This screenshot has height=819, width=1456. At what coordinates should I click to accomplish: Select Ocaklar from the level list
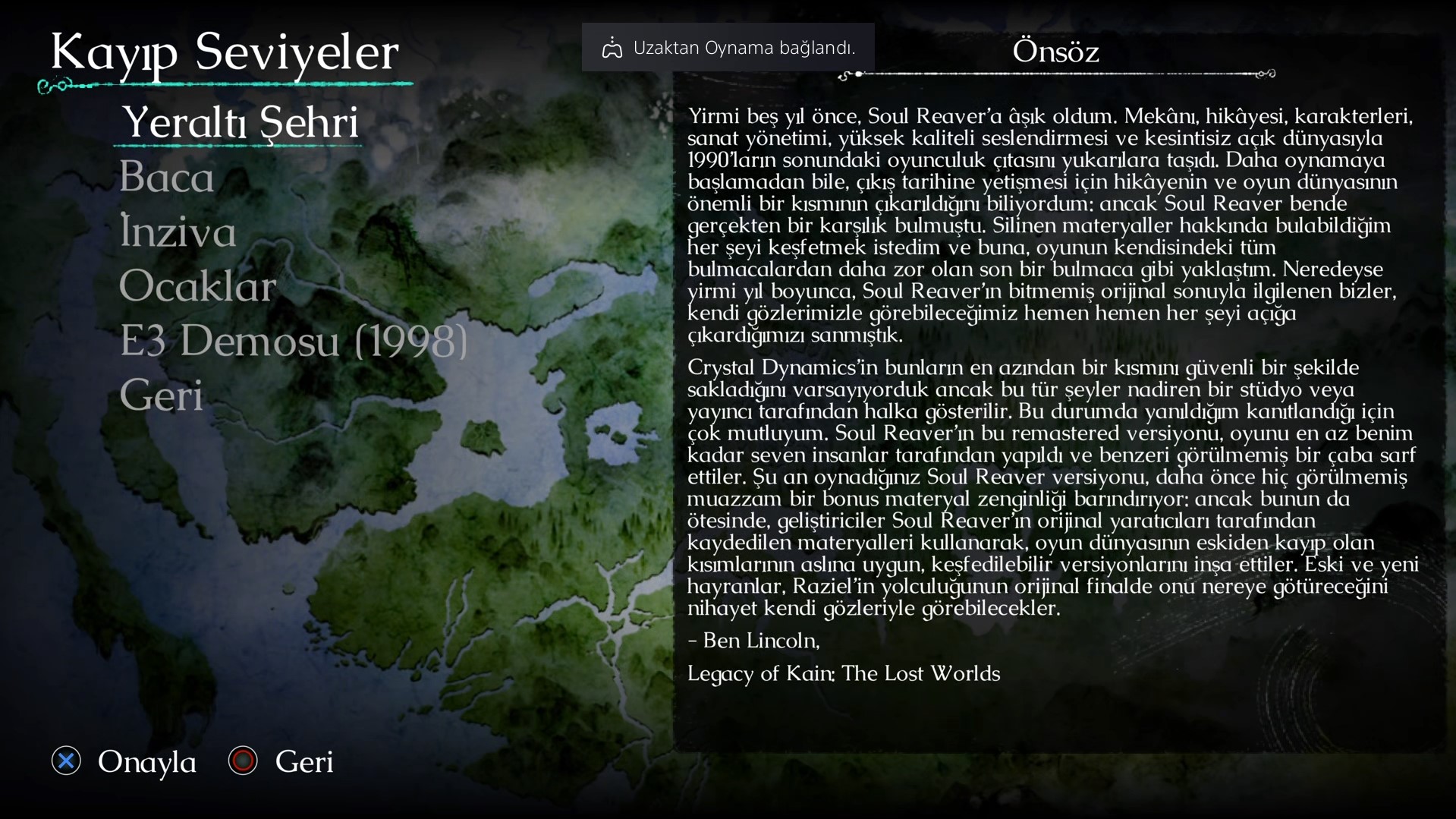(197, 287)
